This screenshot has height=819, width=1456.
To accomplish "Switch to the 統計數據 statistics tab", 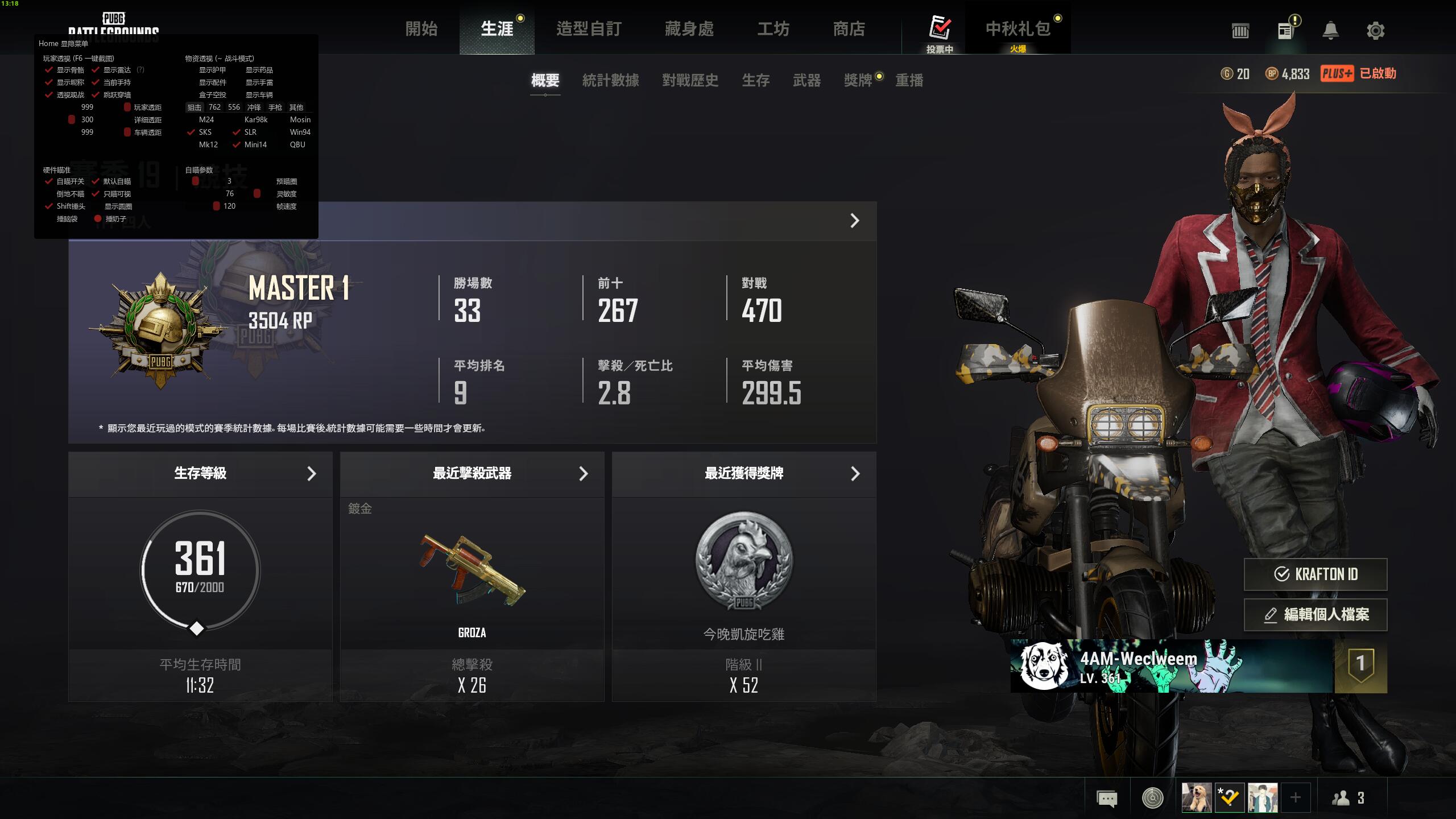I will (x=611, y=81).
